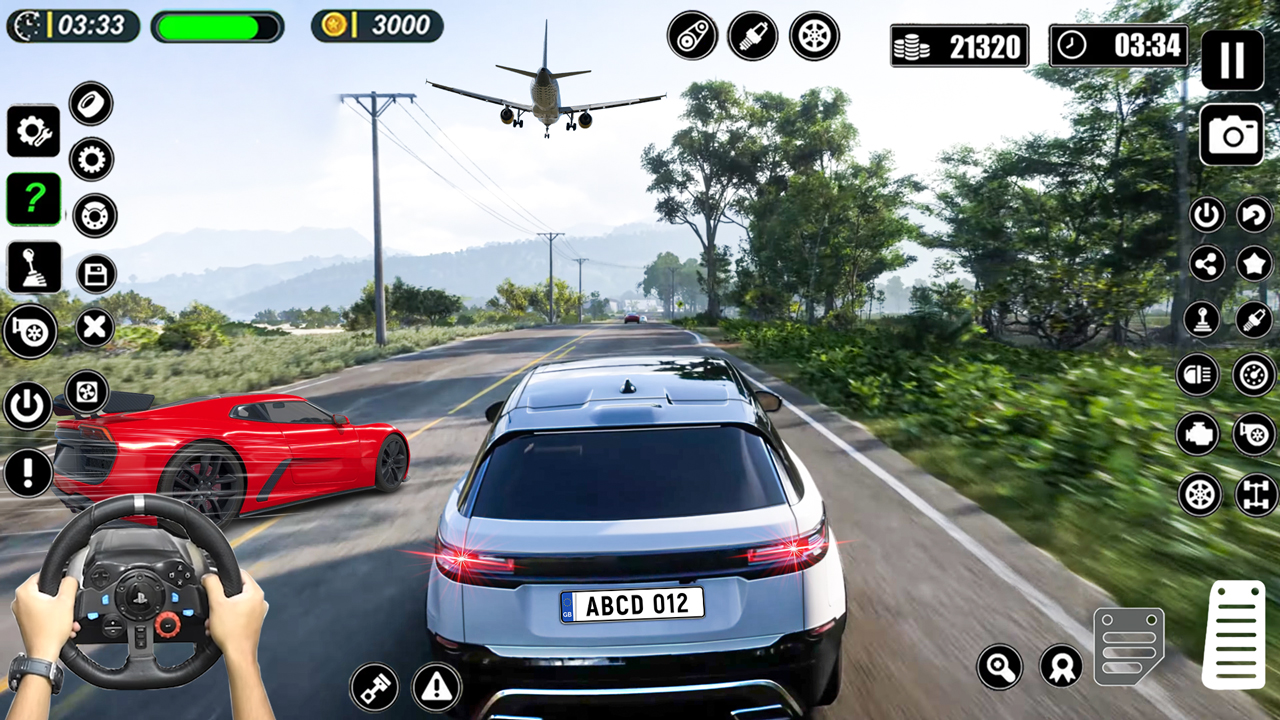
Task: Open the award ribbon badge icon
Action: click(x=1060, y=666)
